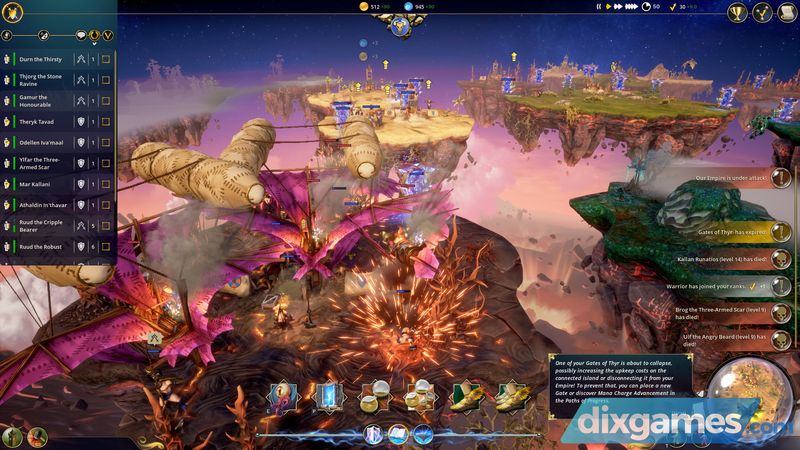Collapse the hero list with V button
This screenshot has width=800, height=450.
(107, 35)
